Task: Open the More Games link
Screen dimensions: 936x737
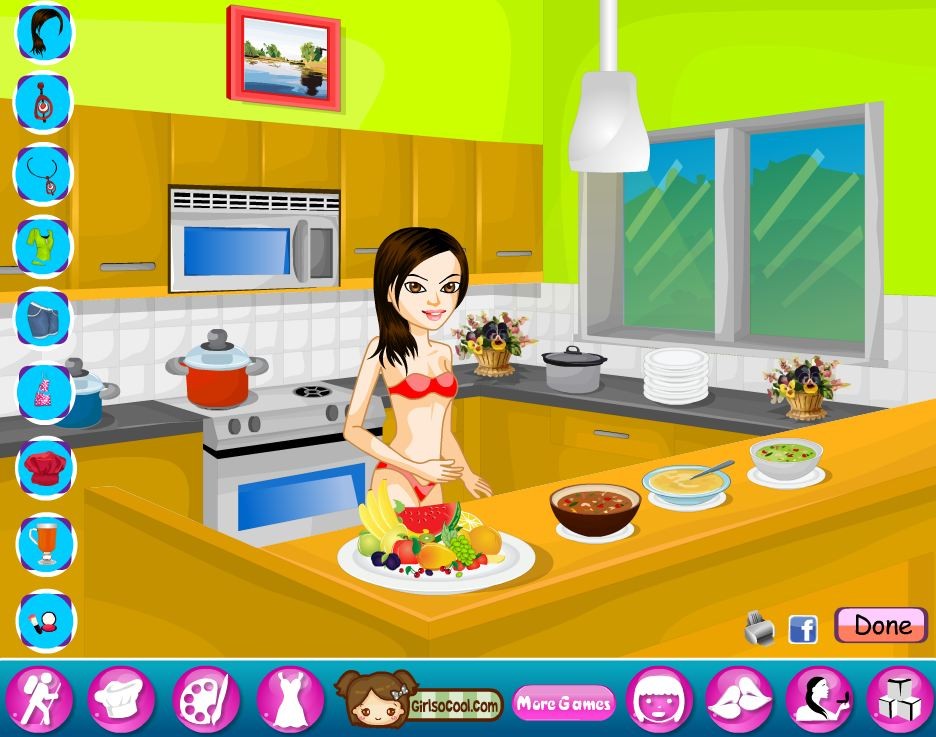Action: coord(563,703)
